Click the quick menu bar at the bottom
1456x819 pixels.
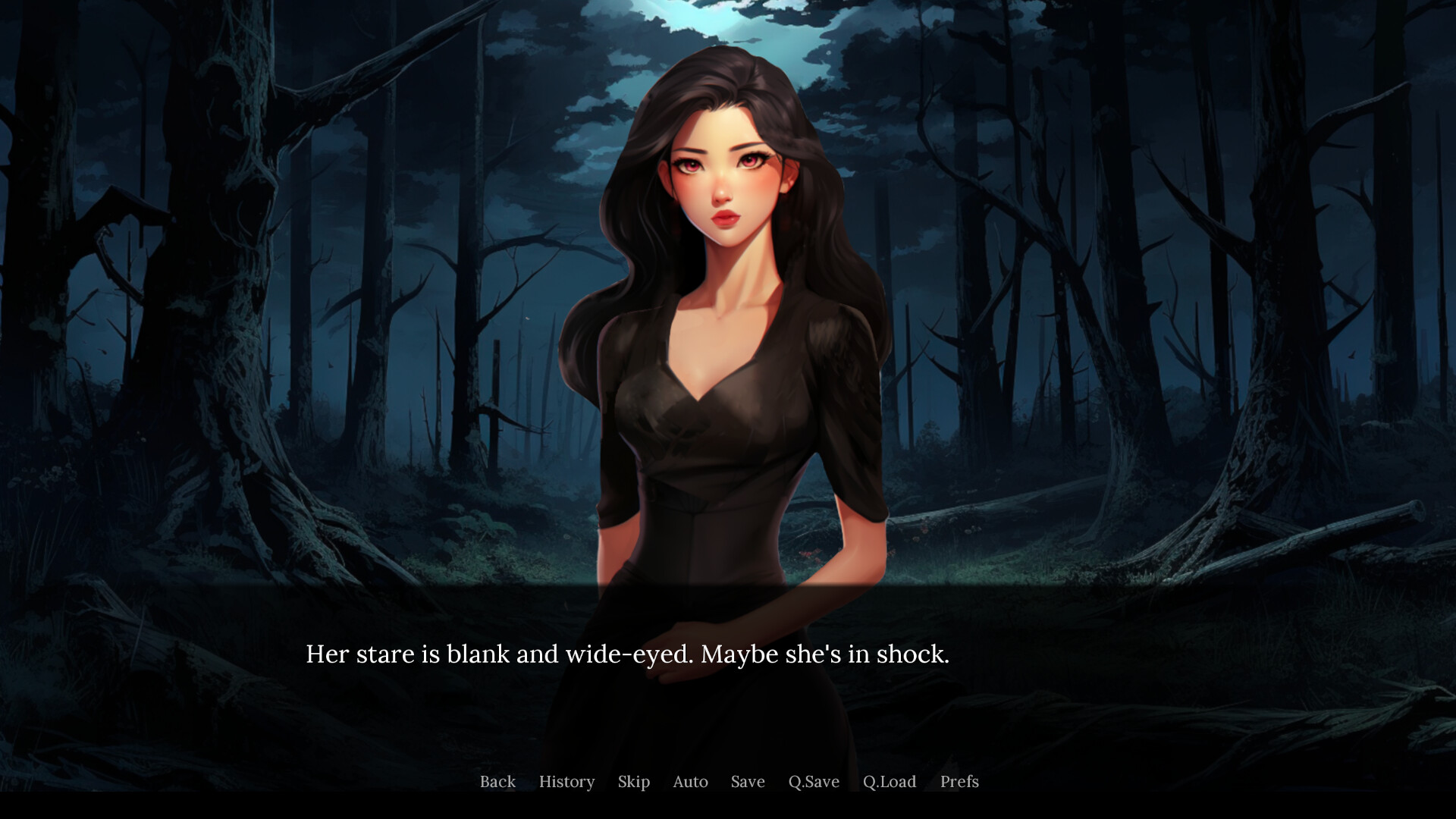pos(728,782)
